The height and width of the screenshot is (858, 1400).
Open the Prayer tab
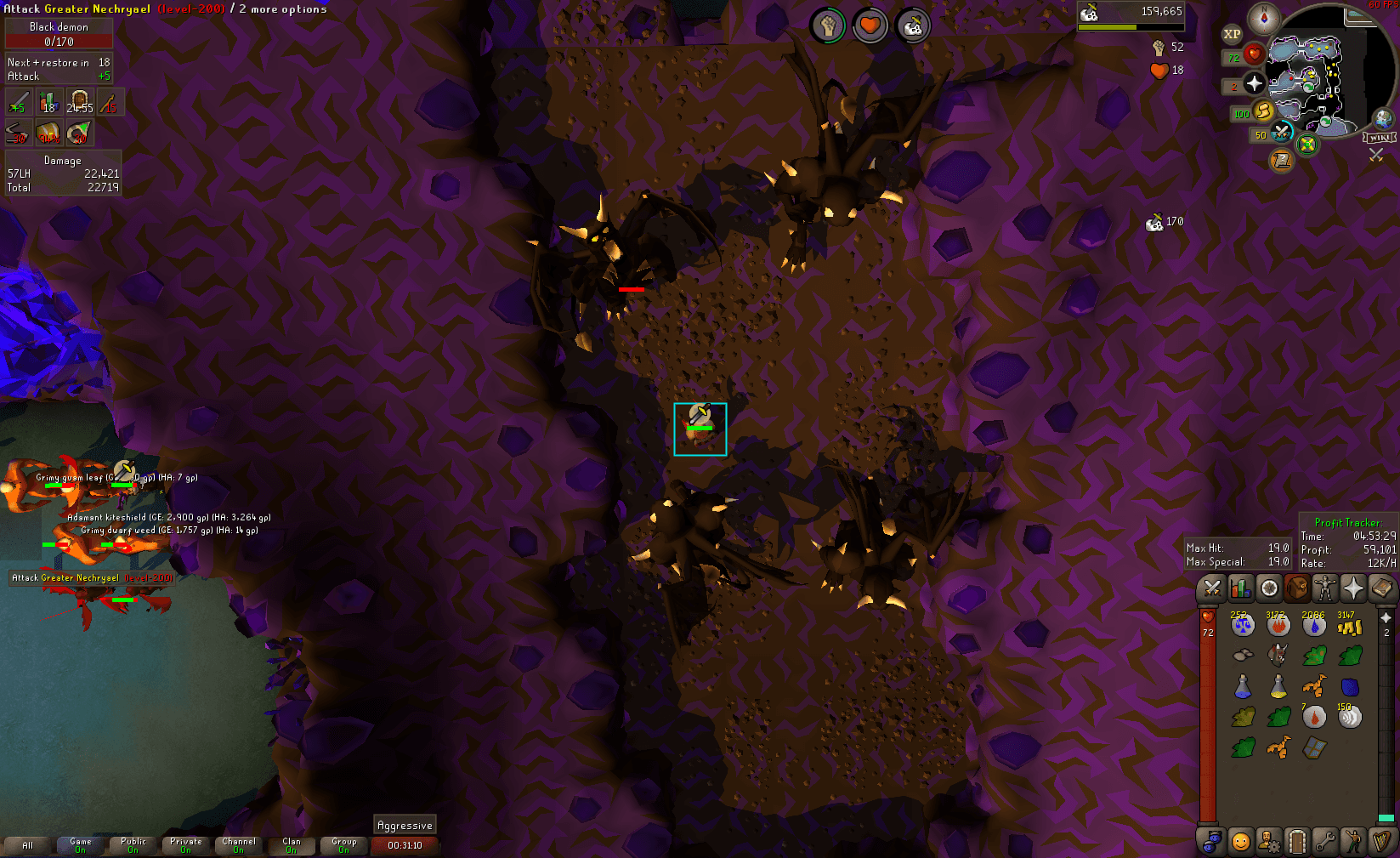click(x=1352, y=588)
